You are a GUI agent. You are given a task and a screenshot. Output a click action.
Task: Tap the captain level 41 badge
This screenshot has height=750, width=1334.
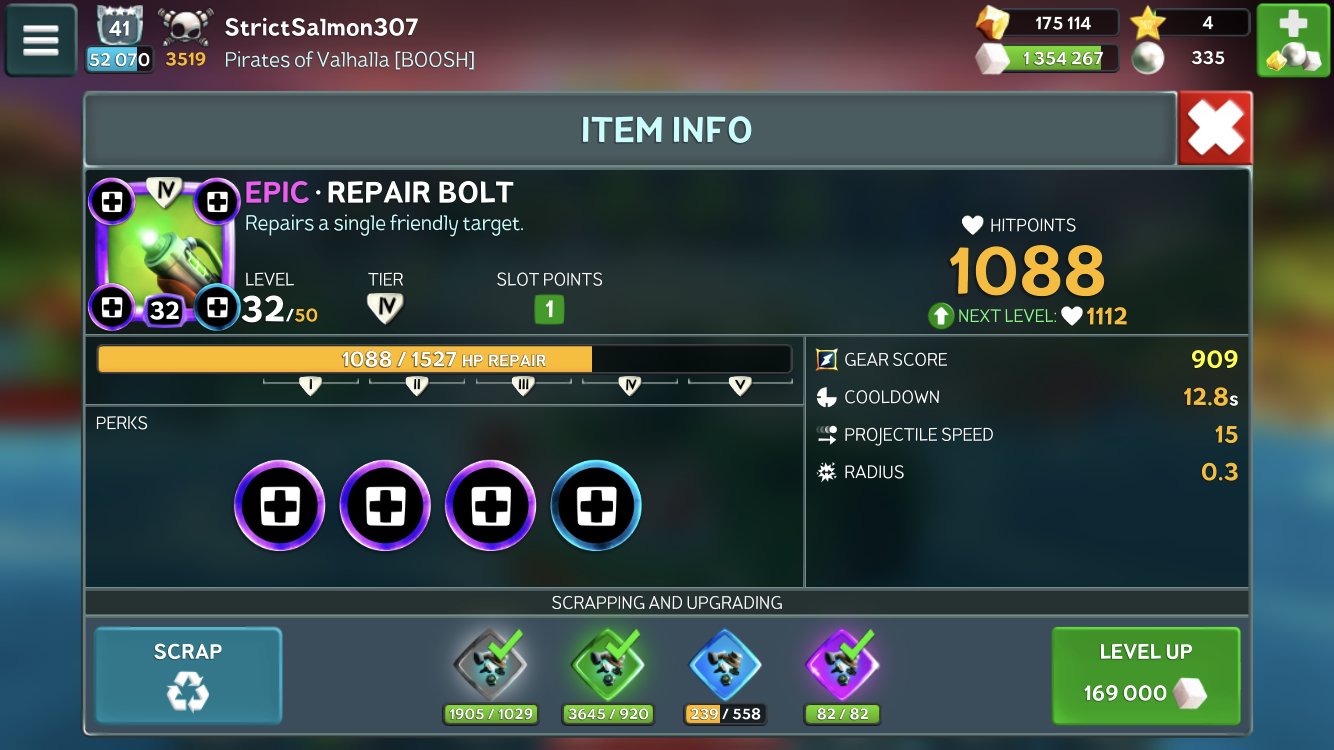(120, 27)
